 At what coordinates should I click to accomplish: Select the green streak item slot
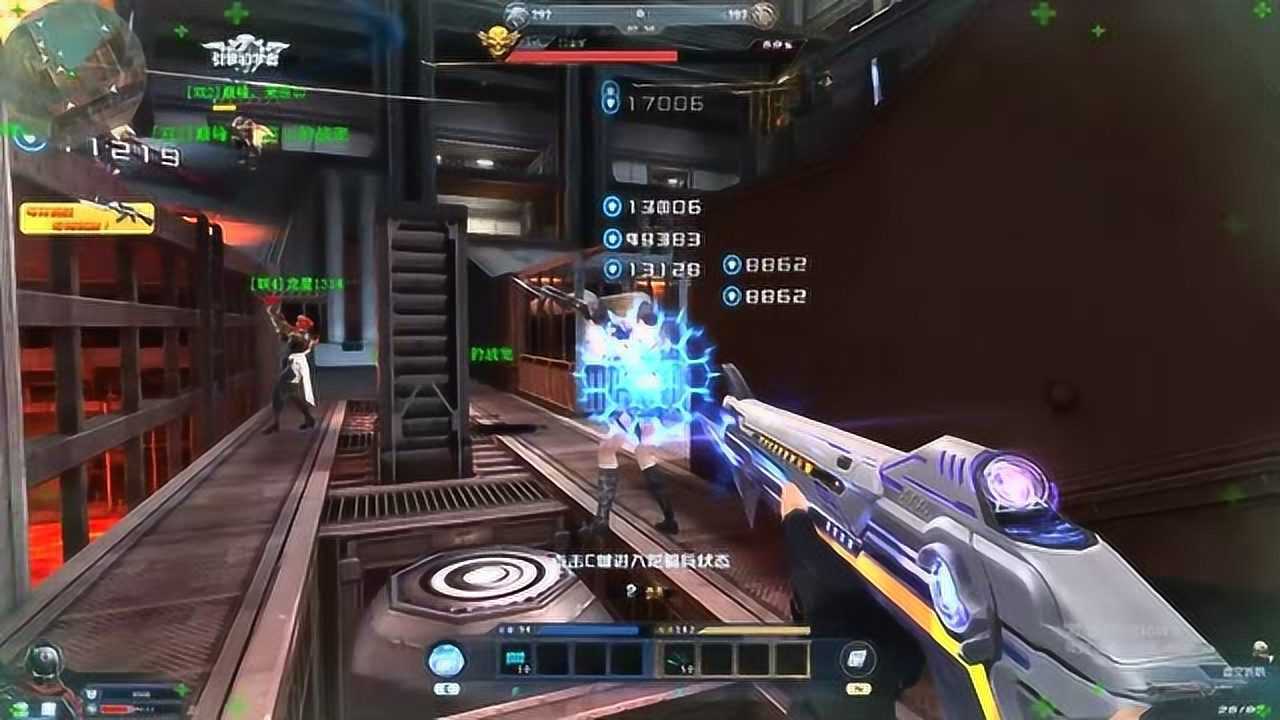tap(680, 659)
